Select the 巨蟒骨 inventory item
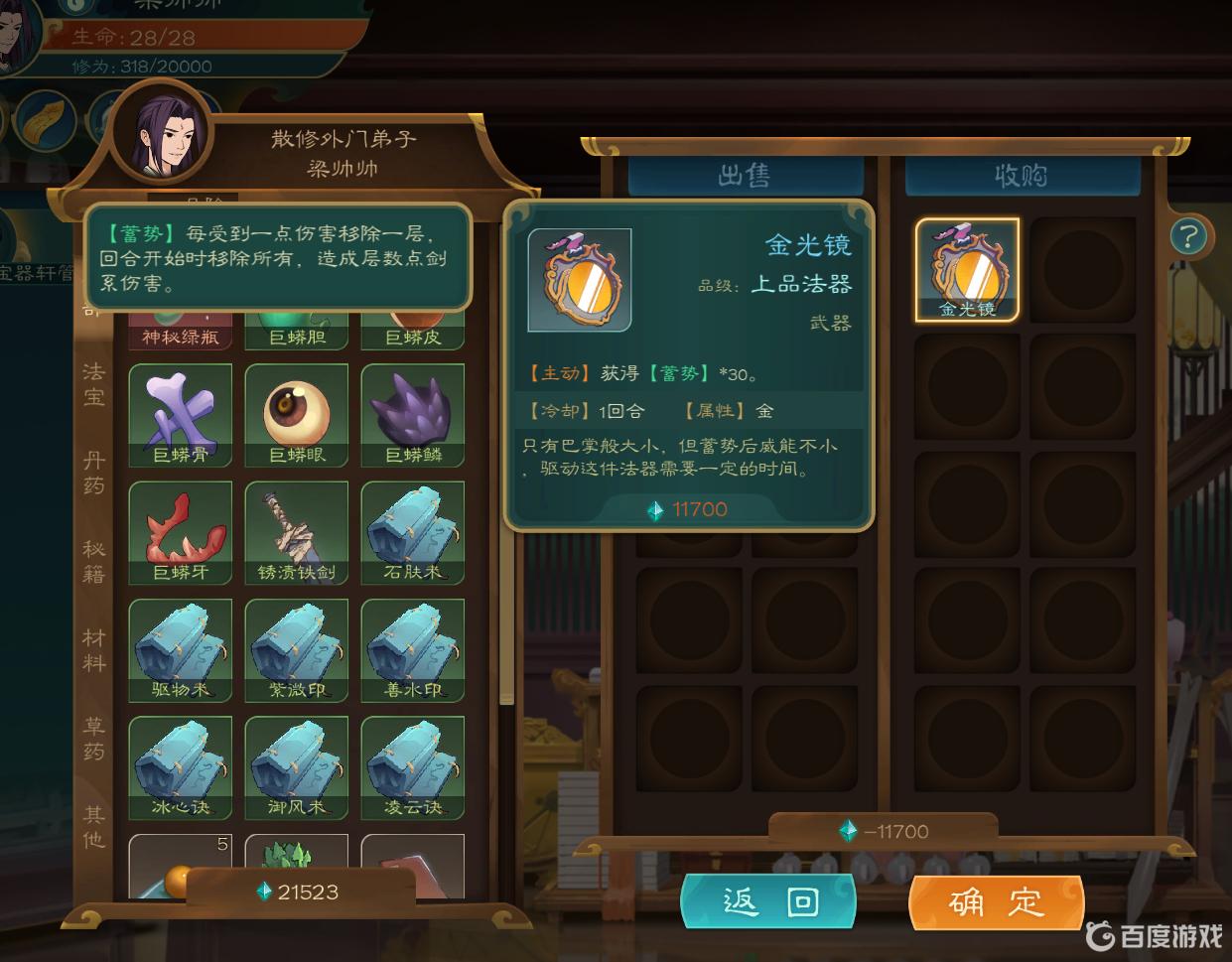 click(181, 415)
